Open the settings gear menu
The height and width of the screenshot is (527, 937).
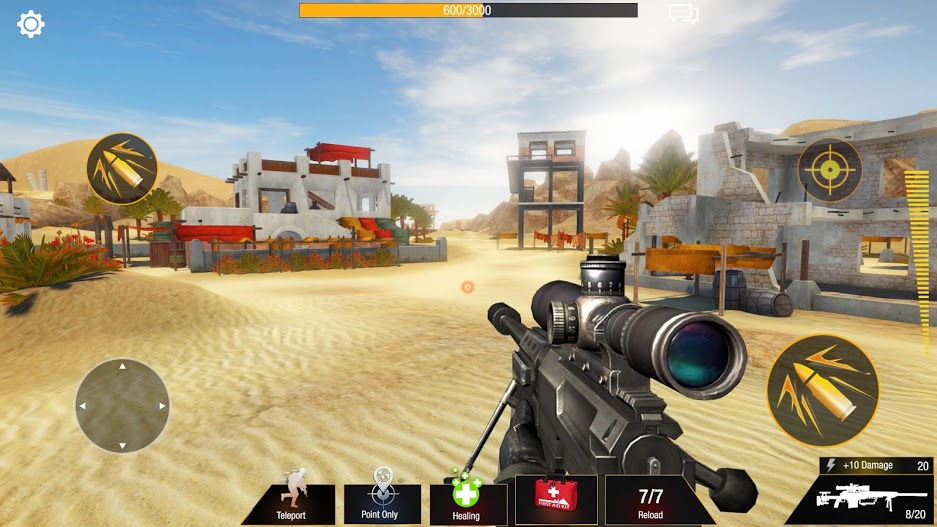tap(31, 24)
